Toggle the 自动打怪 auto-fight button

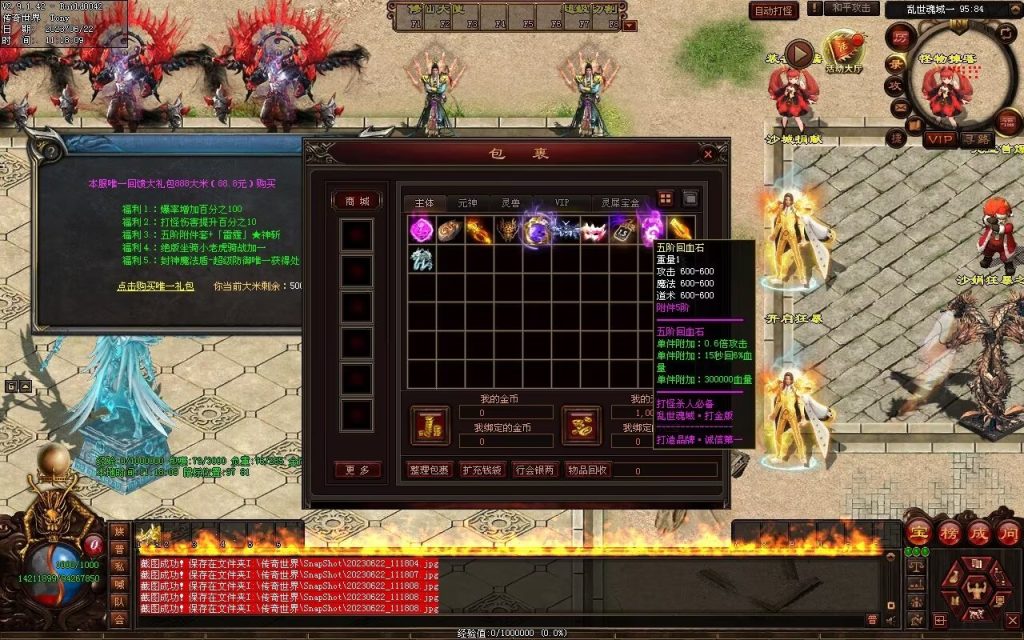[x=774, y=11]
